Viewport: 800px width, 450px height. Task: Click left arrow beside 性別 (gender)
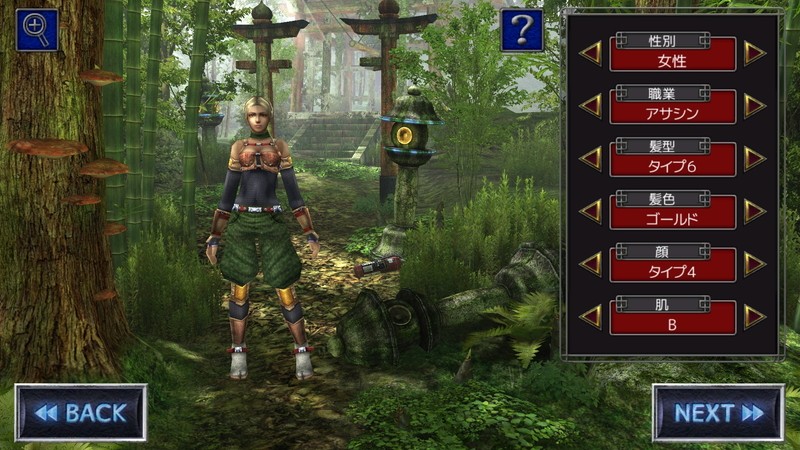pos(591,53)
